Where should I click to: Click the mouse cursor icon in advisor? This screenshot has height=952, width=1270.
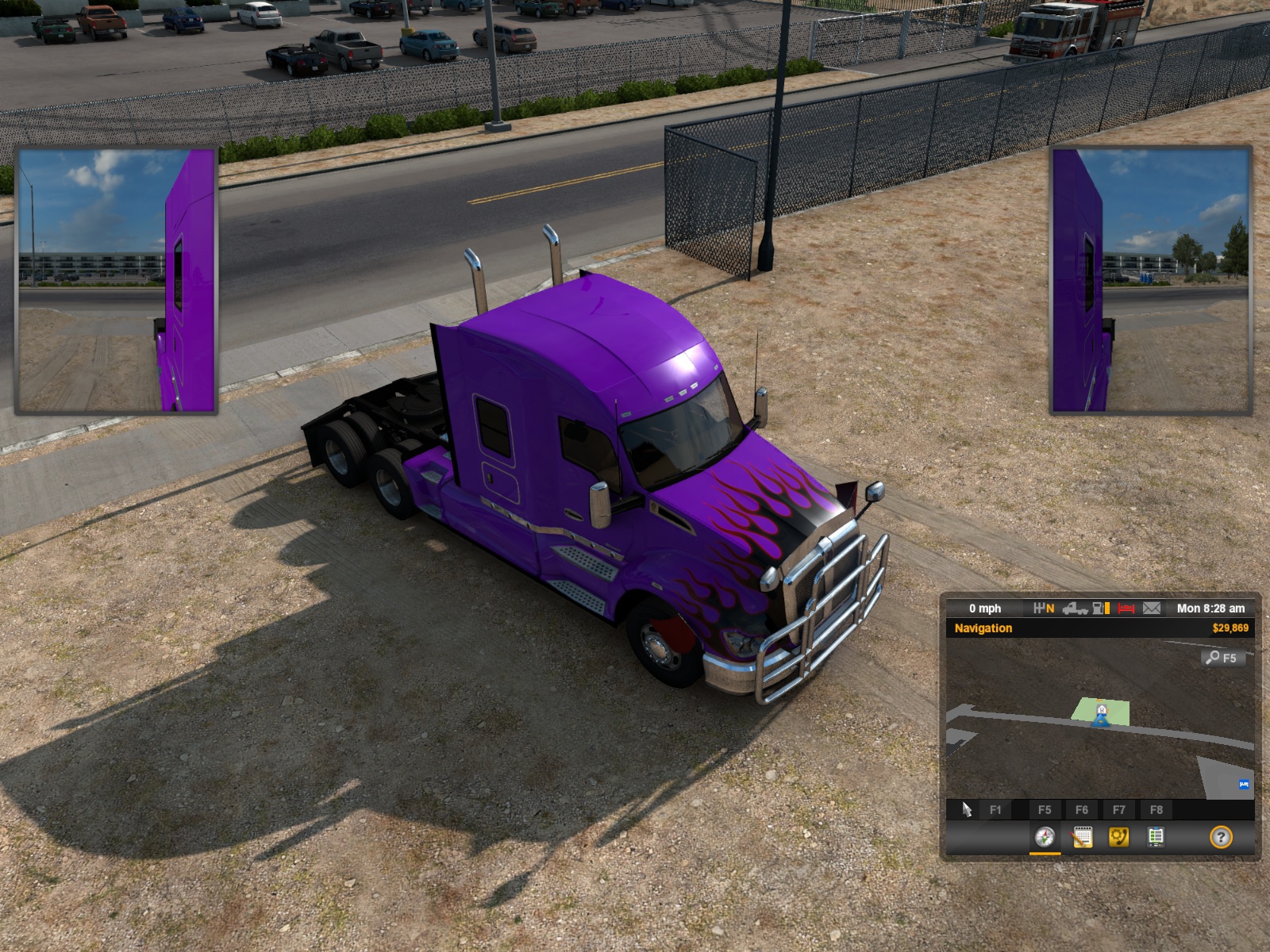click(967, 809)
